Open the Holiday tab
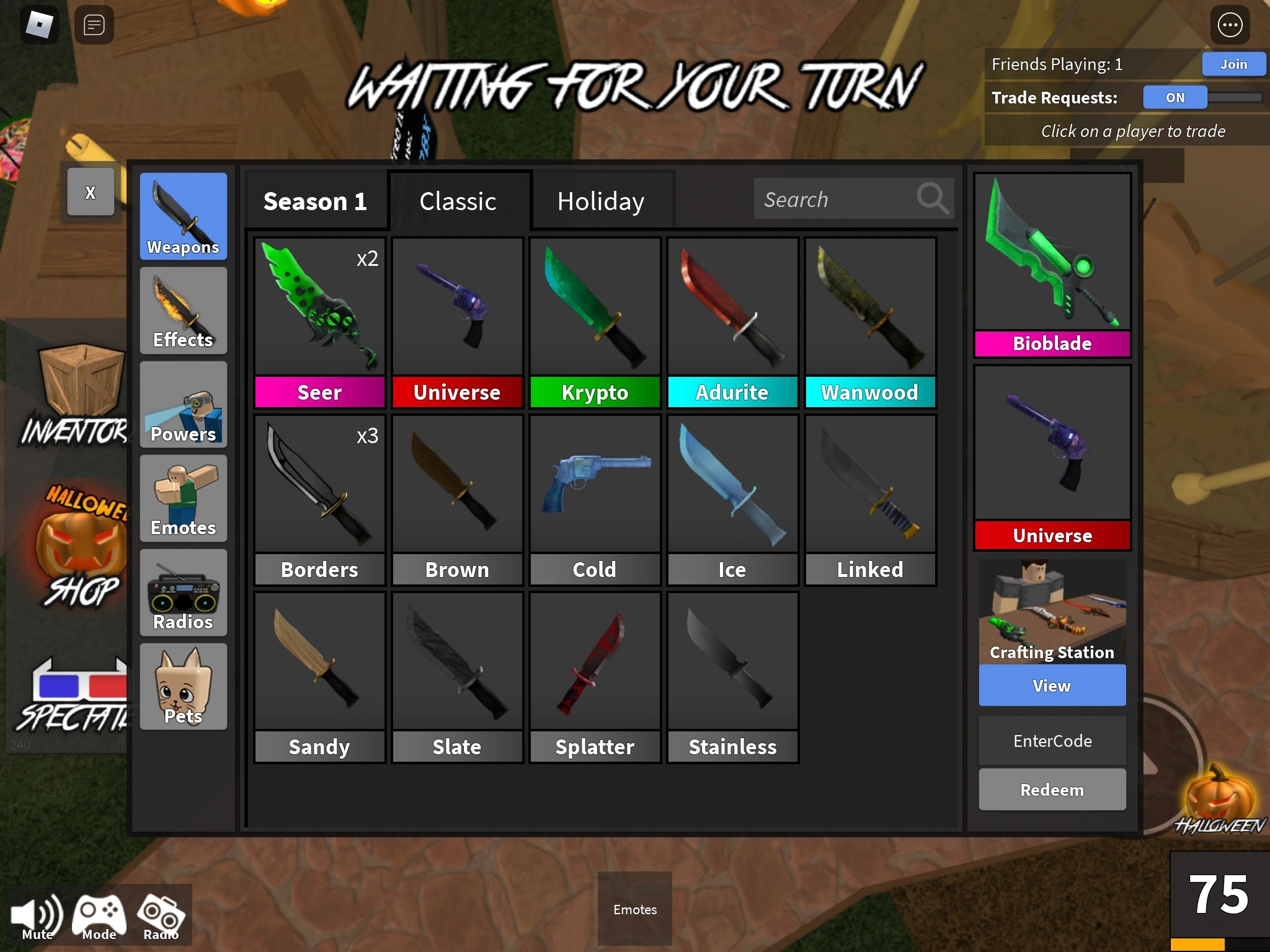 pos(600,201)
